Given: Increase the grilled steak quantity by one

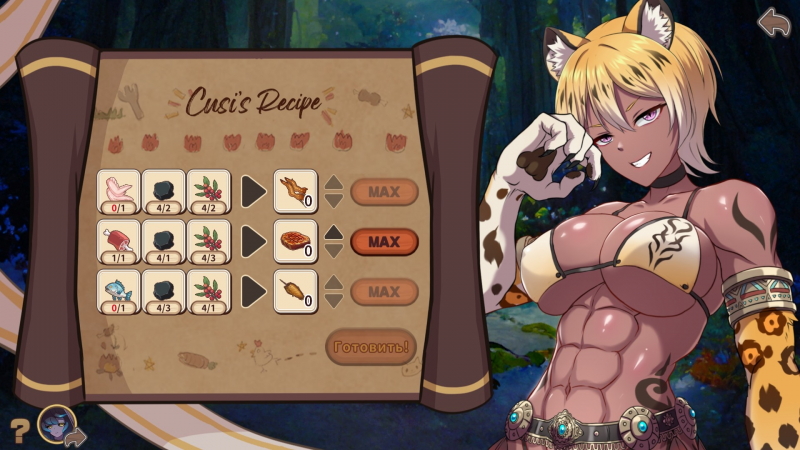Looking at the screenshot, I should 334,232.
